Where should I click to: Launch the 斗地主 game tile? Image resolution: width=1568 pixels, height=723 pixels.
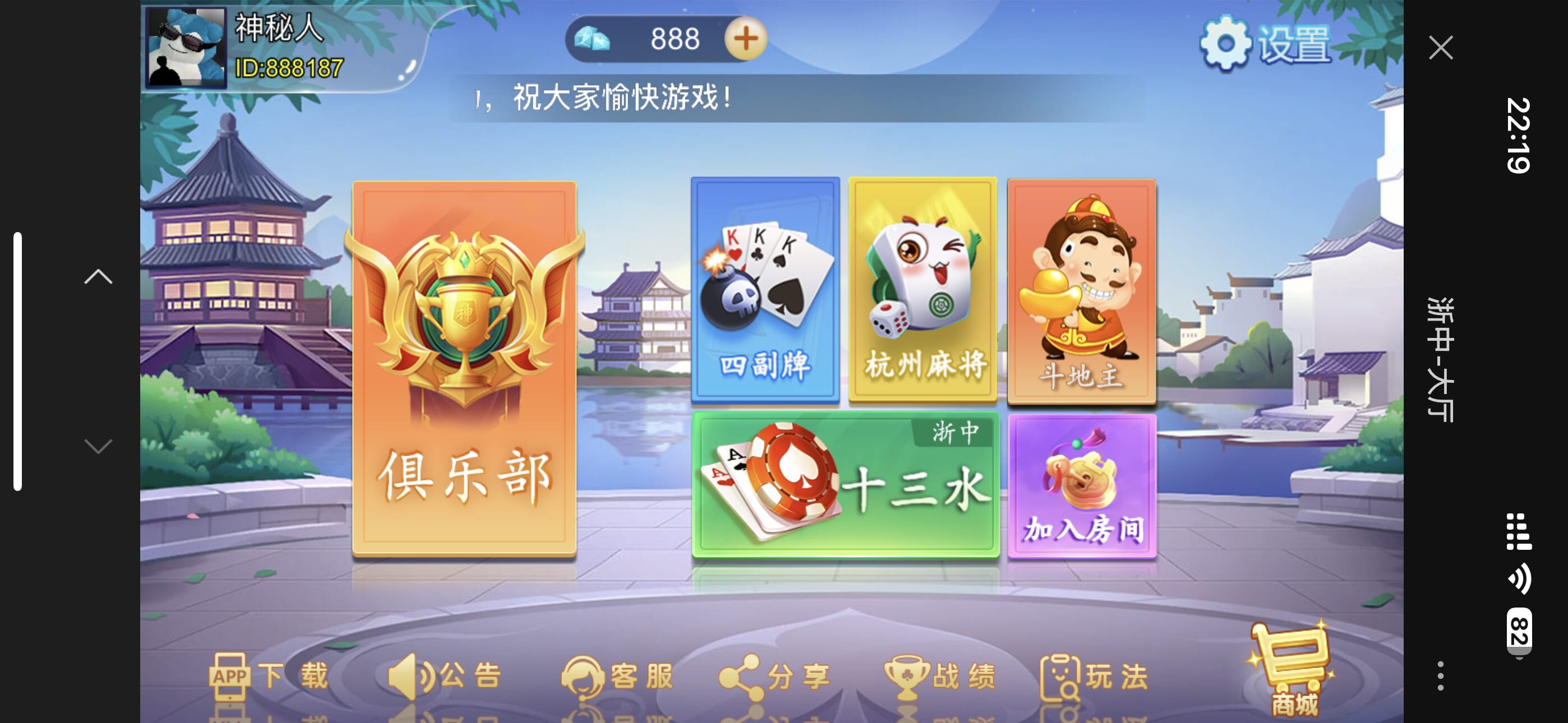coord(1081,291)
